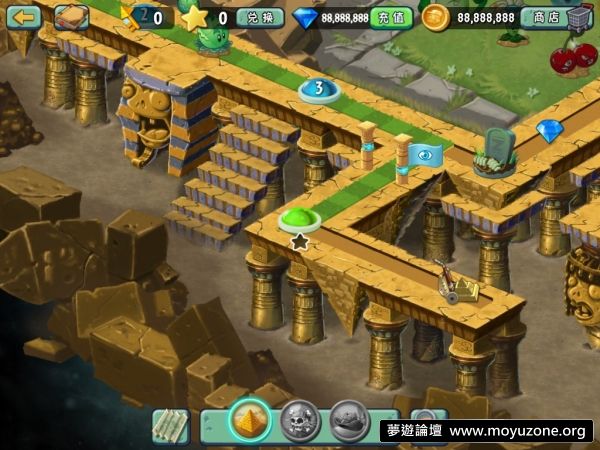Image resolution: width=600 pixels, height=450 pixels.
Task: Tap the 兑换 exchange button next to stars
Action: (259, 18)
